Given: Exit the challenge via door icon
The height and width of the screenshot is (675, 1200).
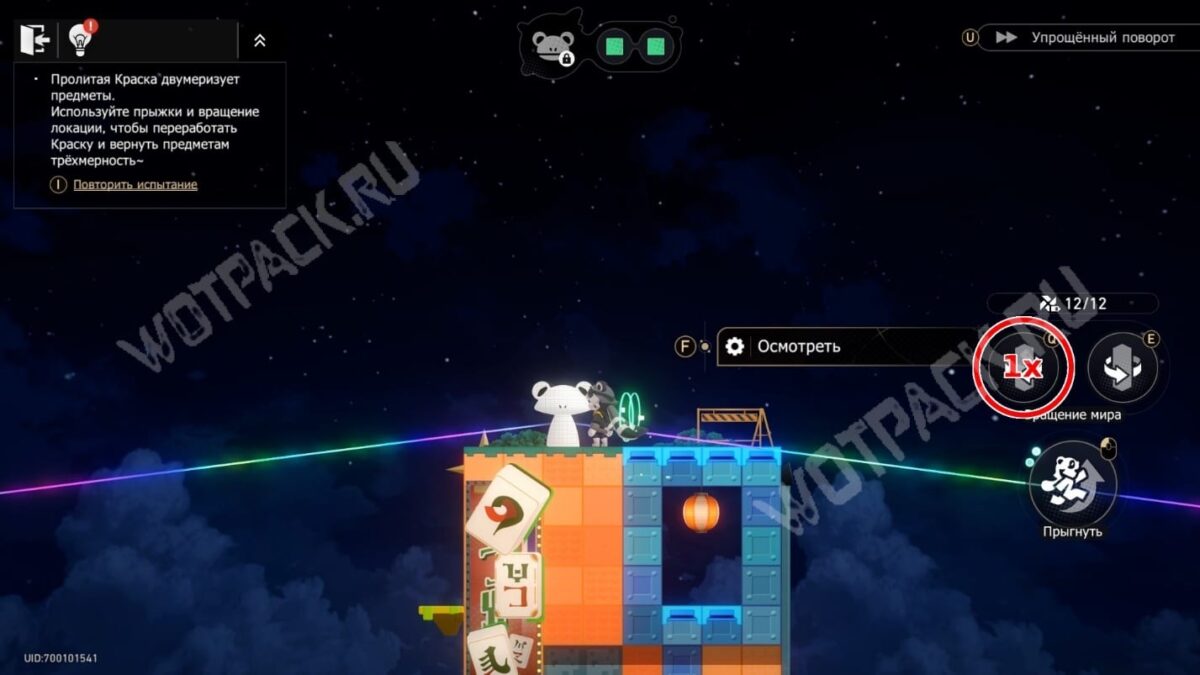Looking at the screenshot, I should [34, 40].
